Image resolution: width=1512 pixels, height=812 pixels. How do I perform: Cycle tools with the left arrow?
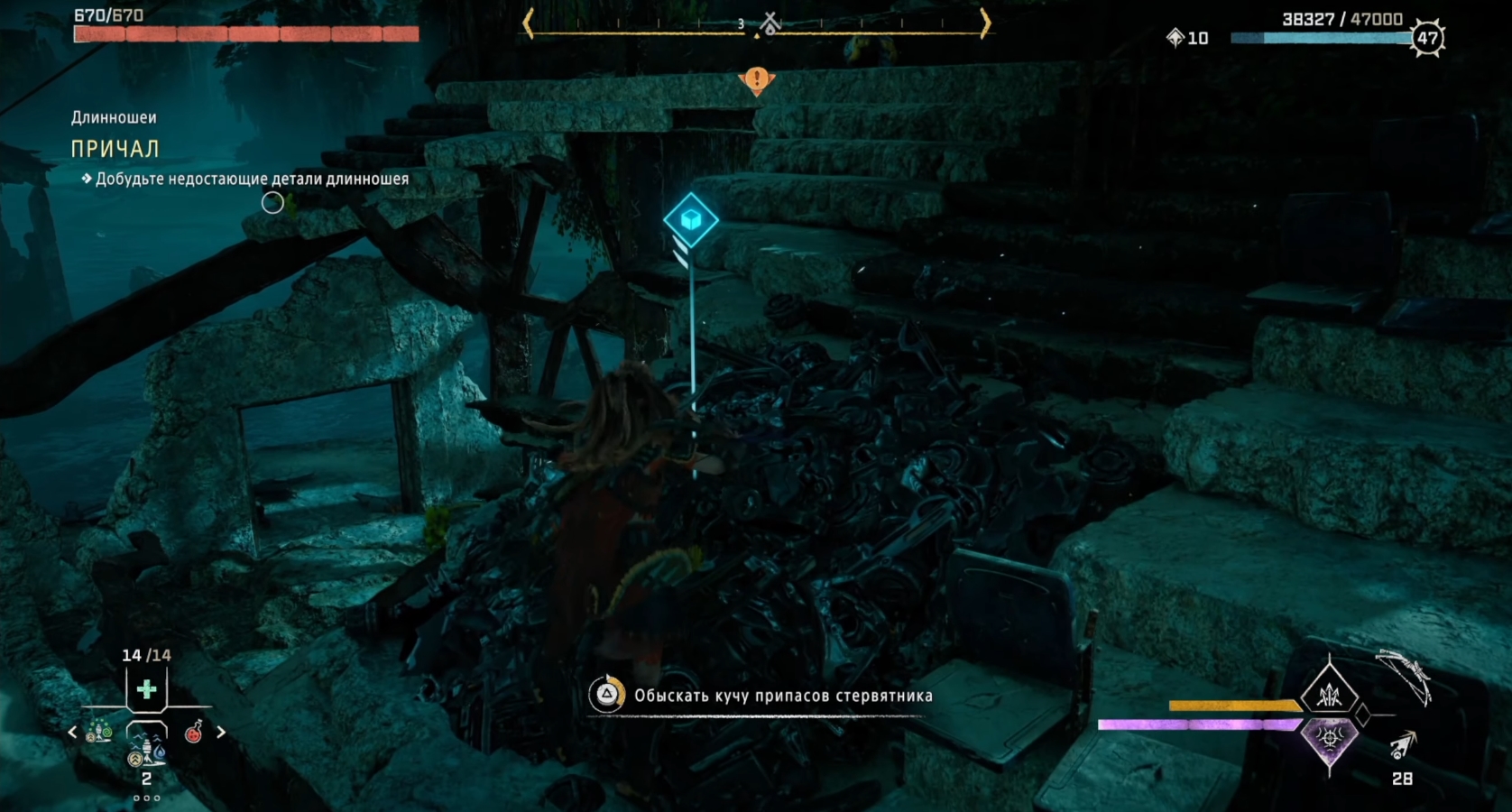(72, 733)
